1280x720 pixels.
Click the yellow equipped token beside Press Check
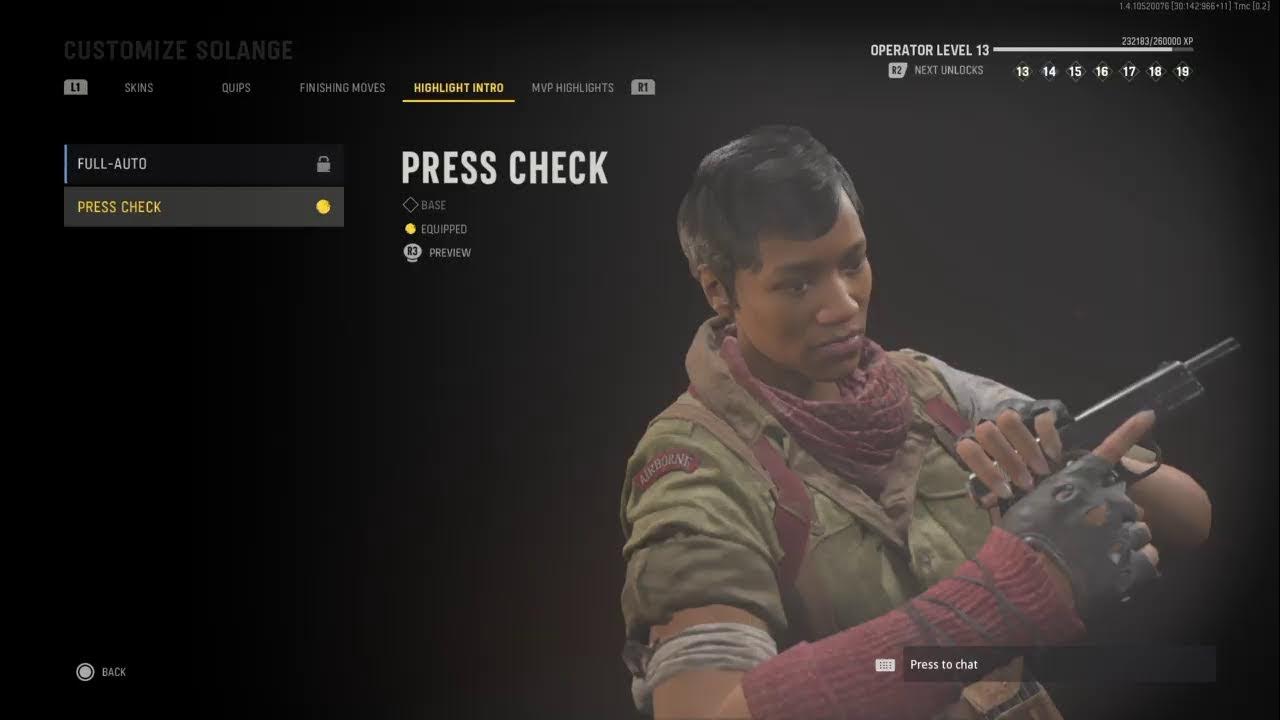click(323, 206)
